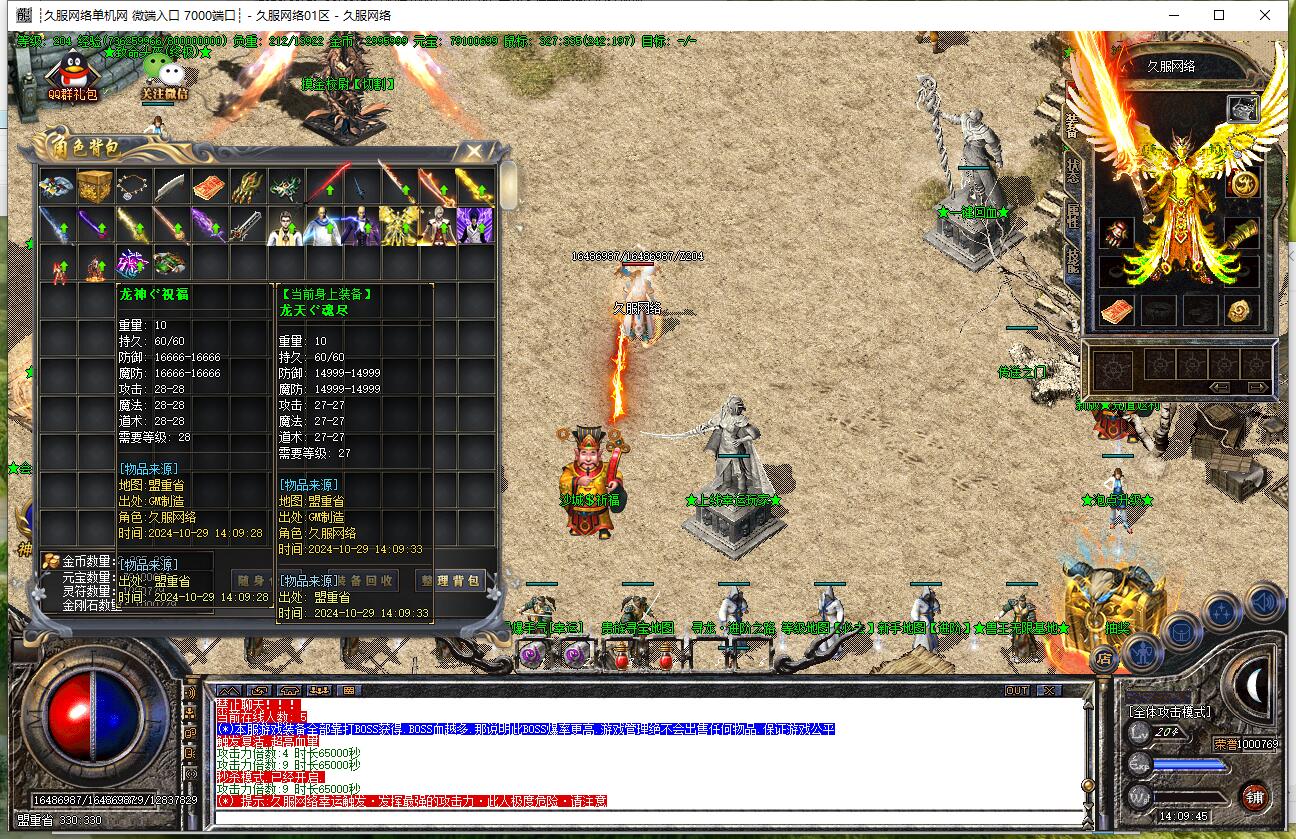Open the 关注微信 WeChat icon
This screenshot has height=839, width=1296.
[164, 74]
